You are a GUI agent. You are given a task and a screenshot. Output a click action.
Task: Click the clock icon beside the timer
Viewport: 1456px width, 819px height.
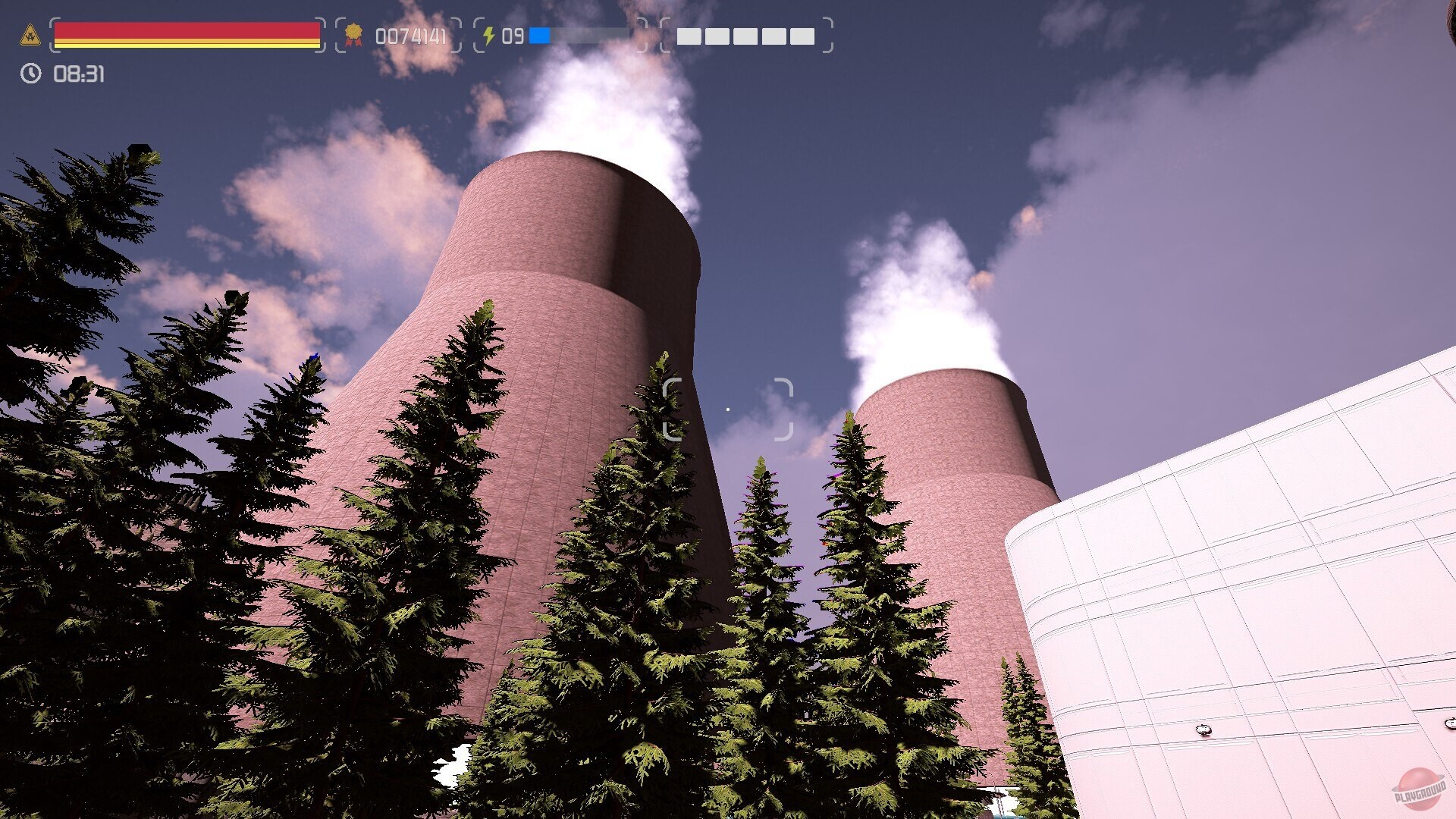tap(30, 73)
